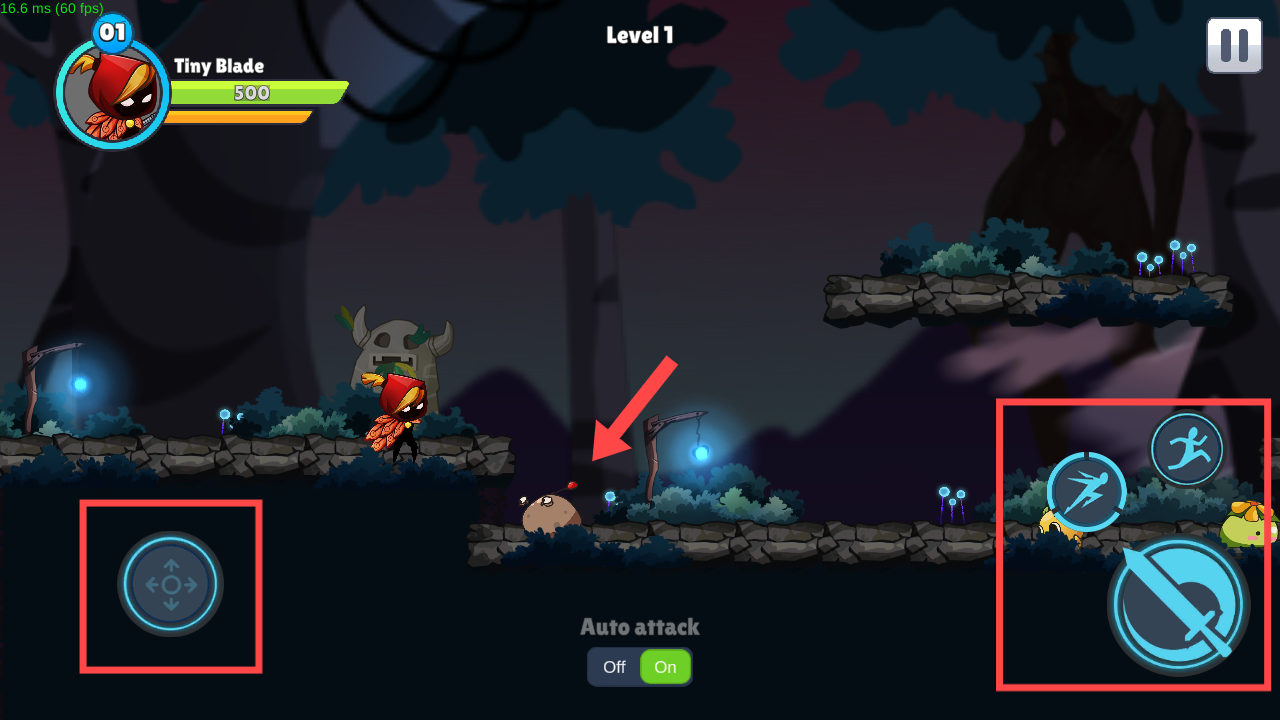Viewport: 1280px width, 720px height.
Task: Select the Tiny Blade character portrait
Action: tap(112, 94)
